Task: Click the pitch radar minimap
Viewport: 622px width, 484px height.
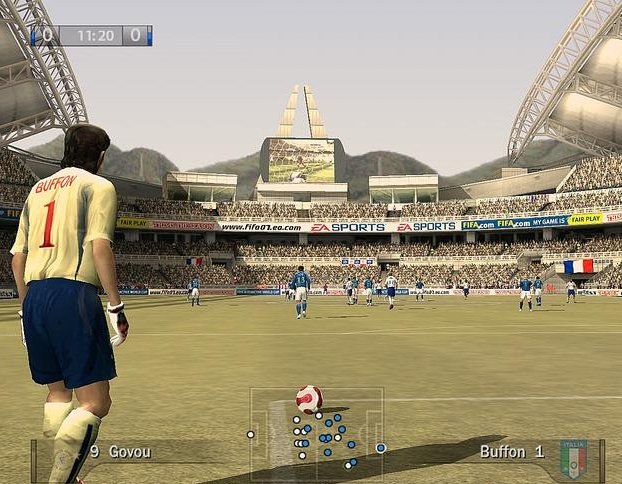Action: [317, 431]
